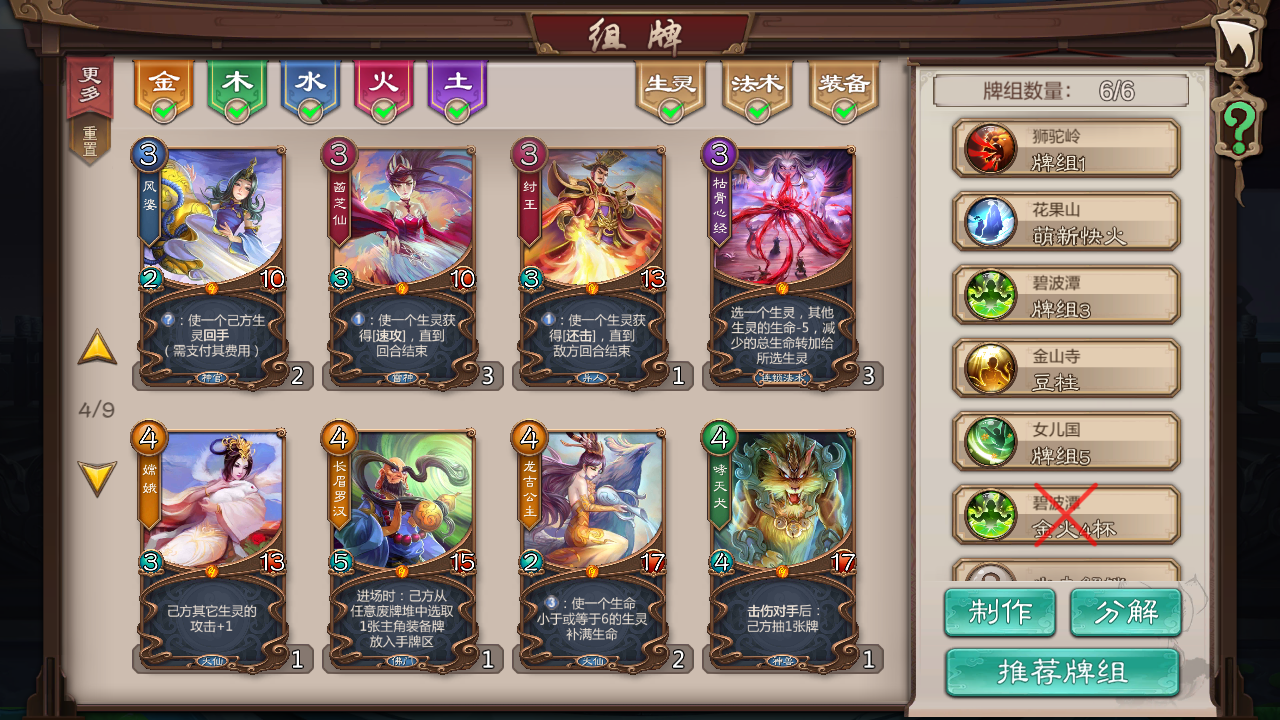Click the 装备 equipment card type icon
This screenshot has width=1280, height=720.
click(846, 85)
